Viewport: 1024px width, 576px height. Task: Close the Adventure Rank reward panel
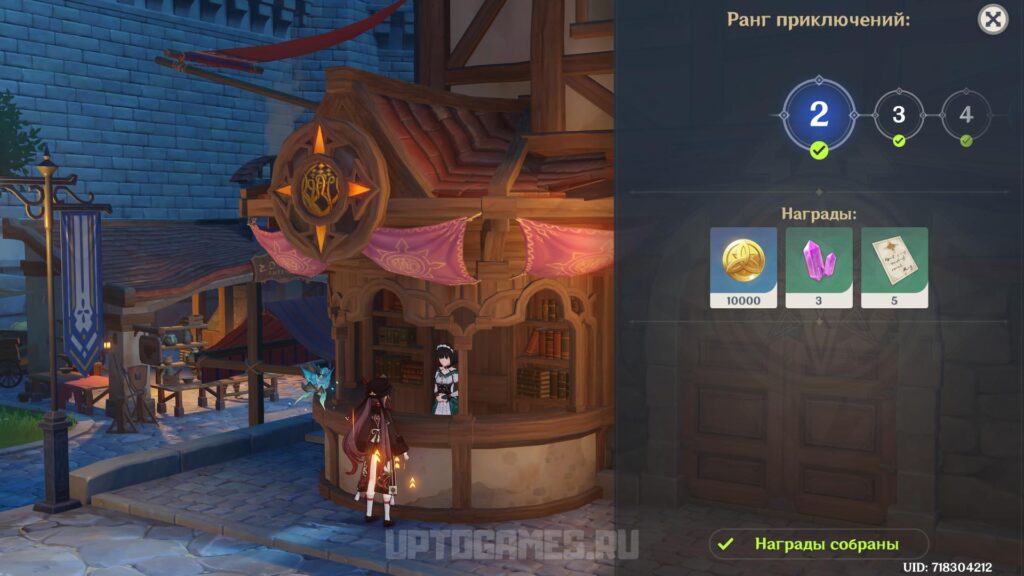[992, 19]
